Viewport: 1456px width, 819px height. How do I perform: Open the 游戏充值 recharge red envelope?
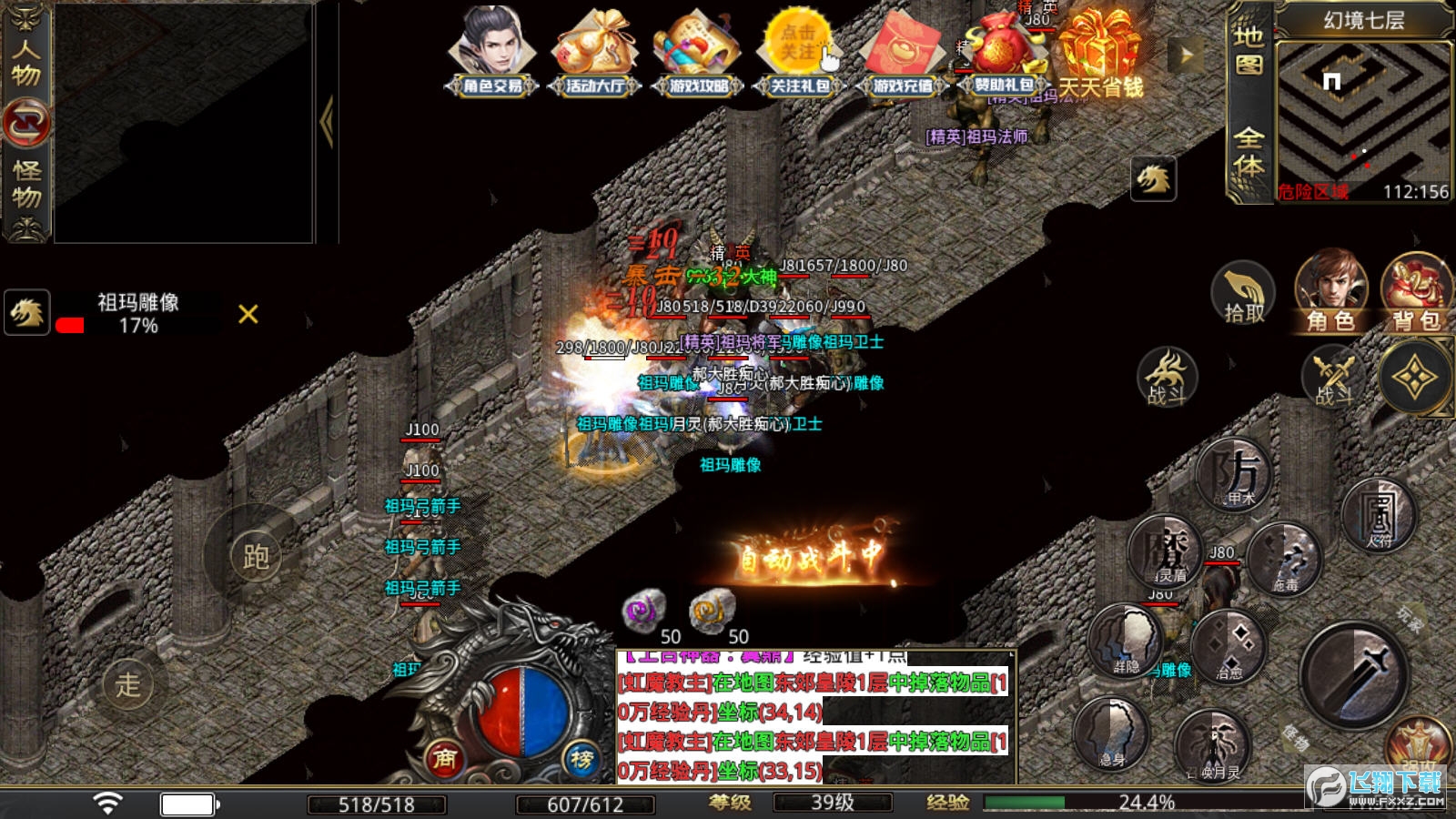pos(902,52)
